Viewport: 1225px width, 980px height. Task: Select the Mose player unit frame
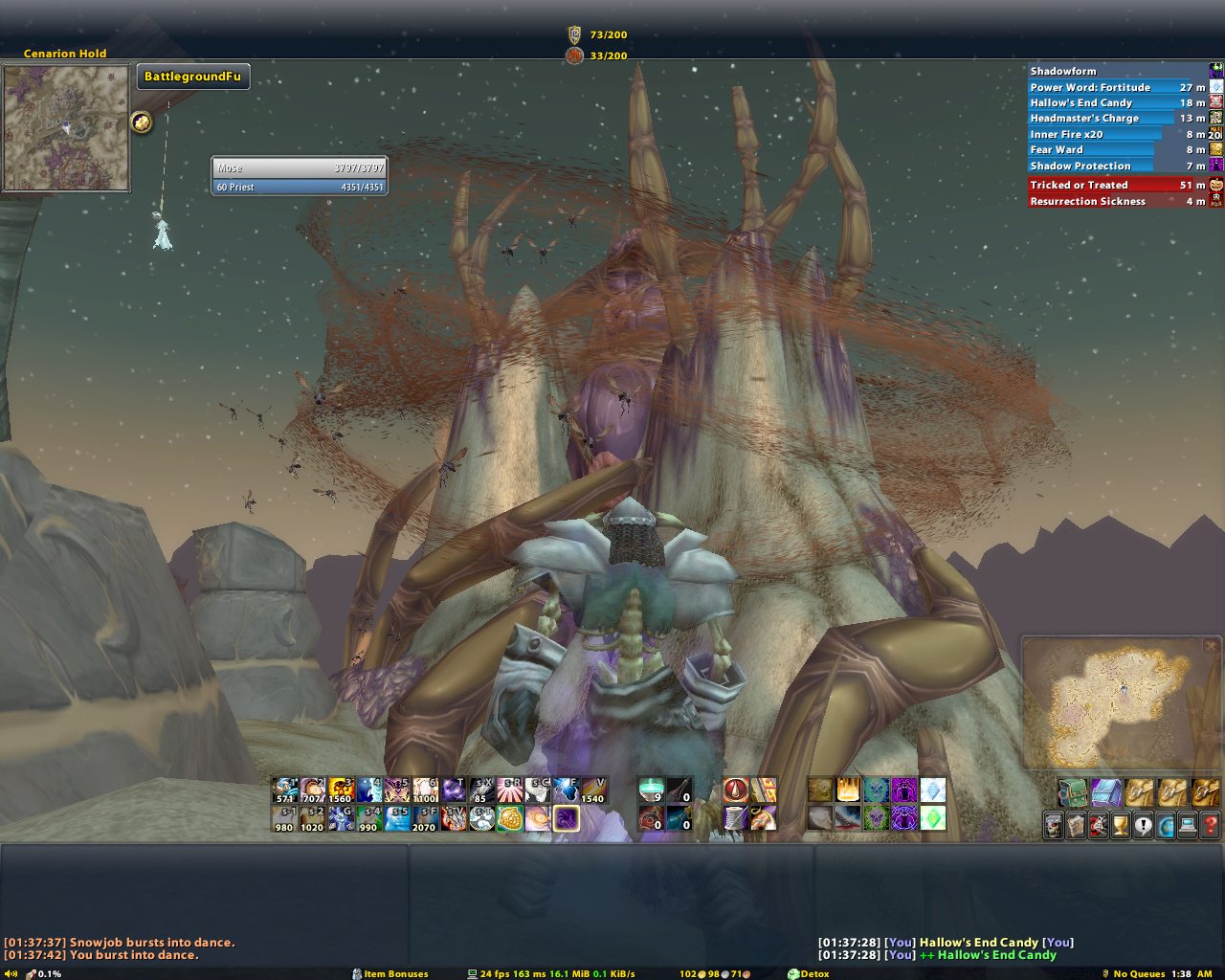click(299, 167)
